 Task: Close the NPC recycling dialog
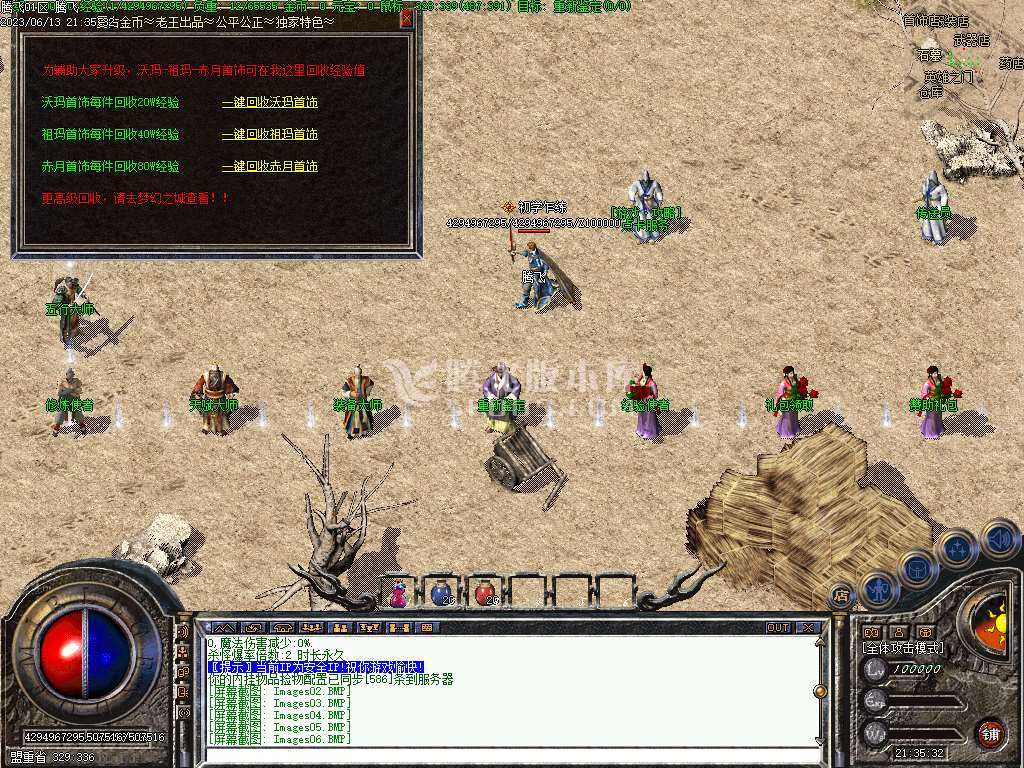pos(406,18)
